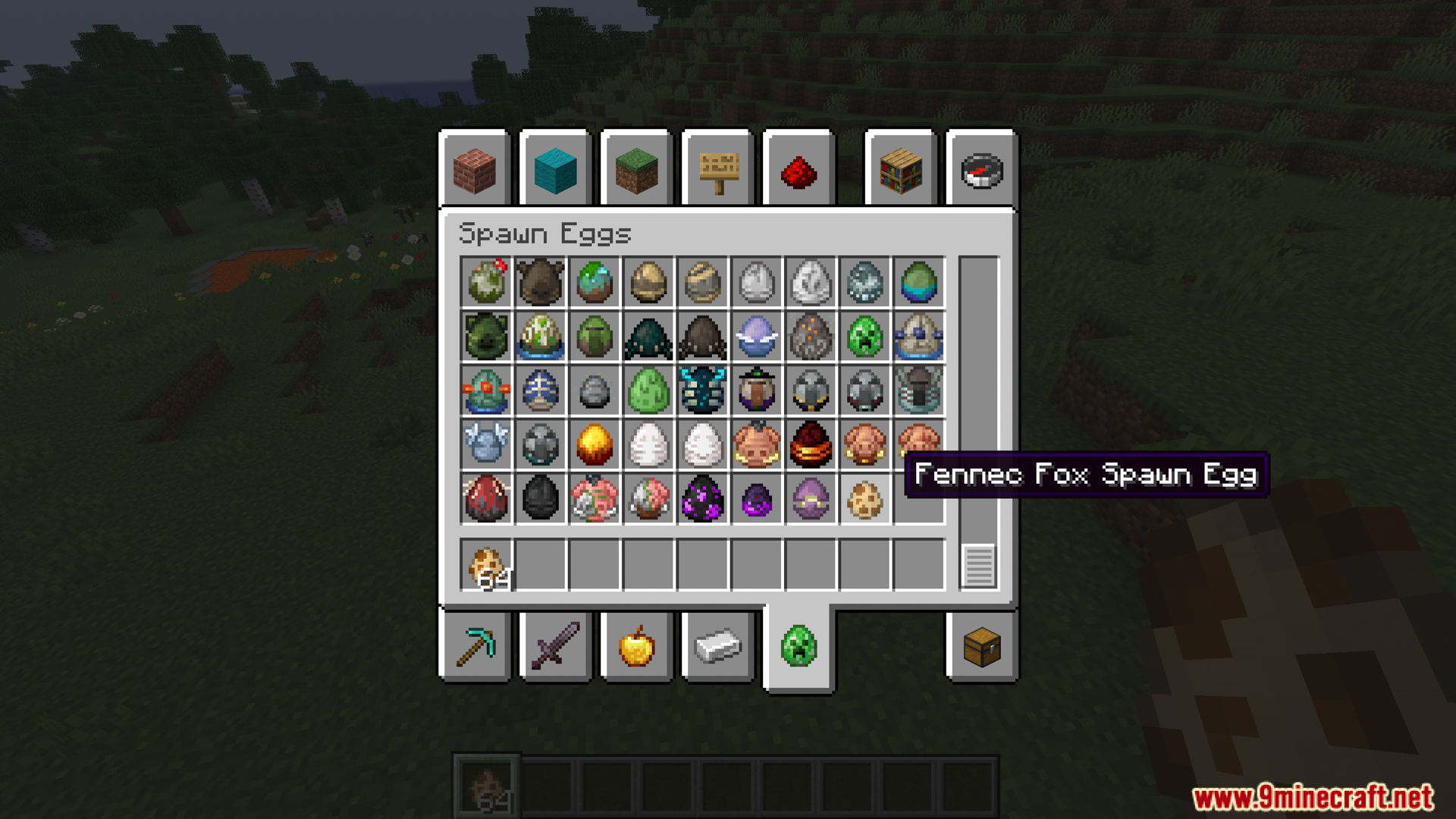Open the Ingredients tab with the iron ingot
This screenshot has width=1456, height=819.
tap(716, 647)
